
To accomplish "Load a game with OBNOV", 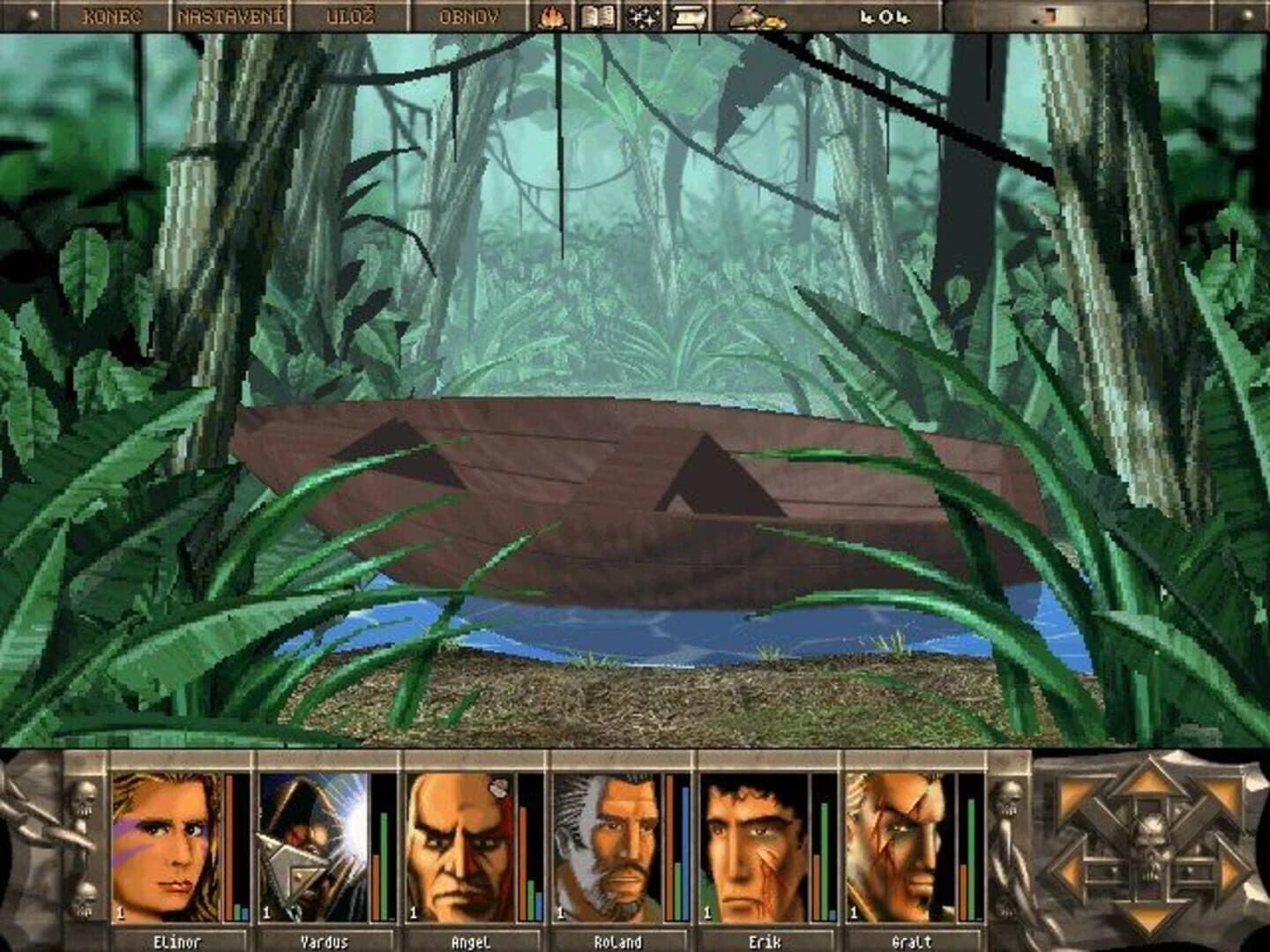I will coord(470,15).
